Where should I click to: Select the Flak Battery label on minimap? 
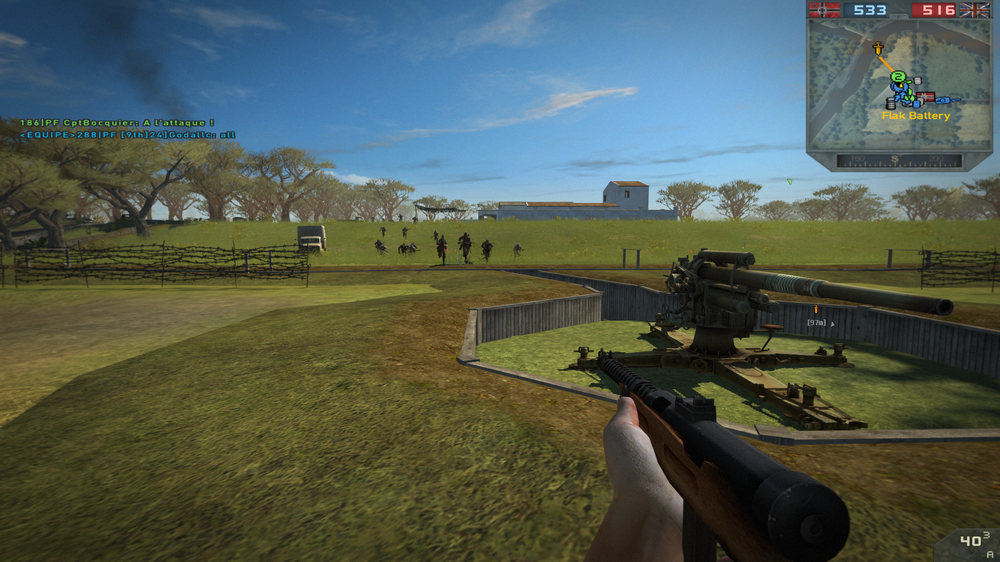(915, 116)
